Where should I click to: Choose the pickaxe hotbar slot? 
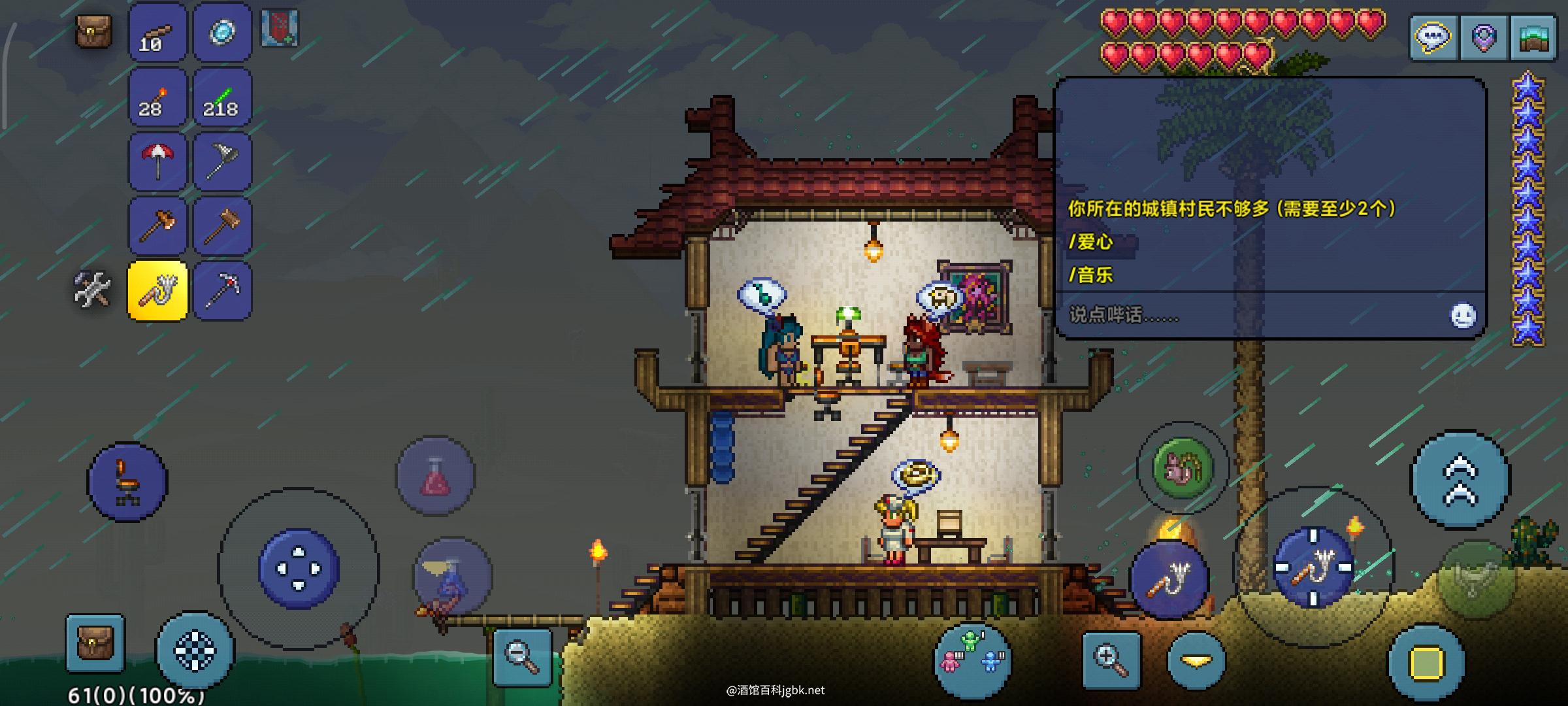pos(222,291)
